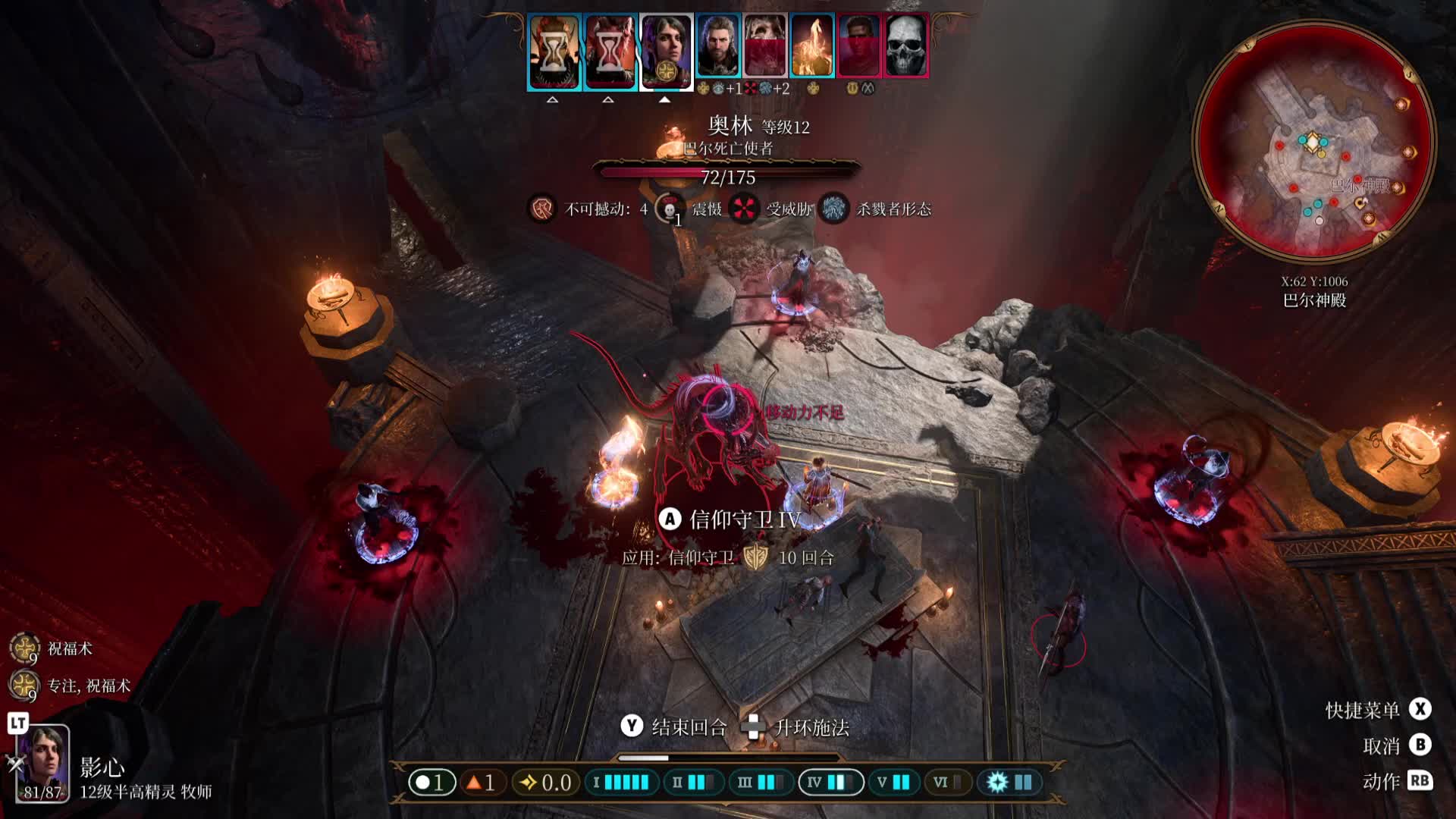1456x819 pixels.
Task: Pick the flame creature turn order portrait
Action: 811,45
